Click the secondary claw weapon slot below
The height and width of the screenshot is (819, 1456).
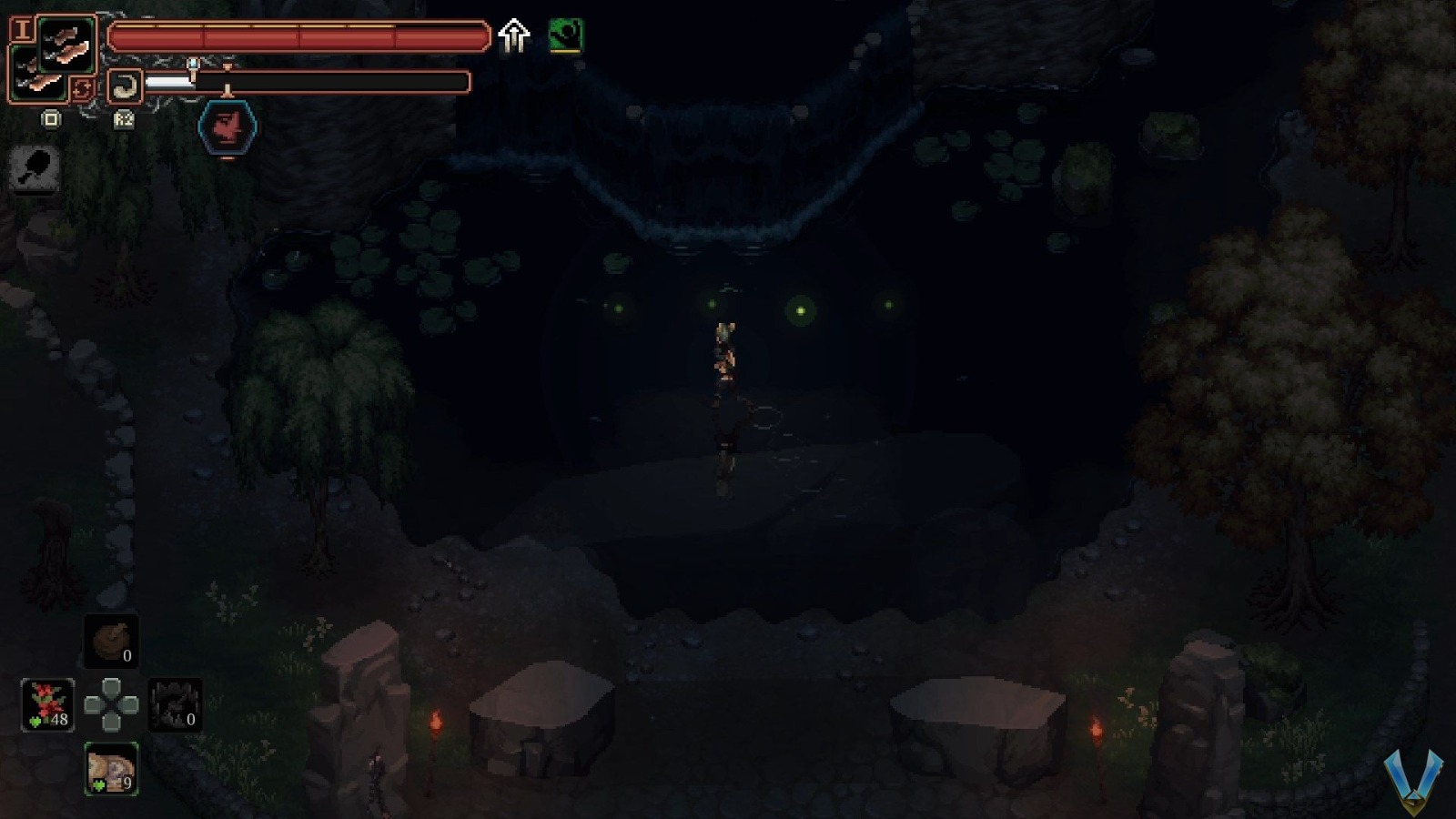(40, 76)
